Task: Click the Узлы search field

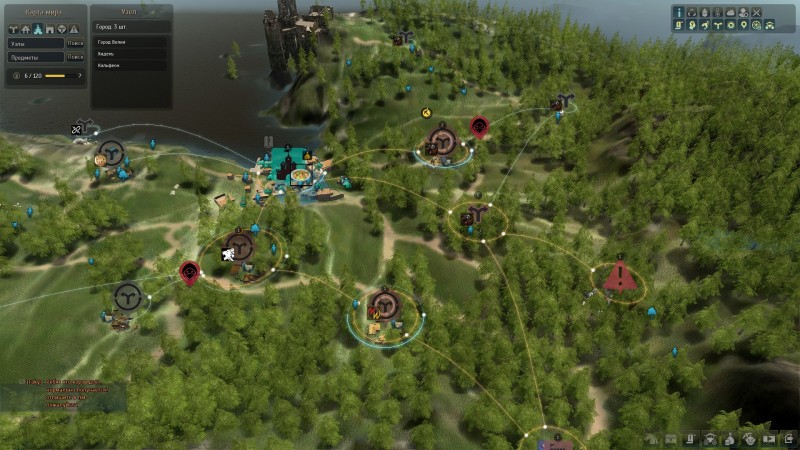Action: coord(35,43)
